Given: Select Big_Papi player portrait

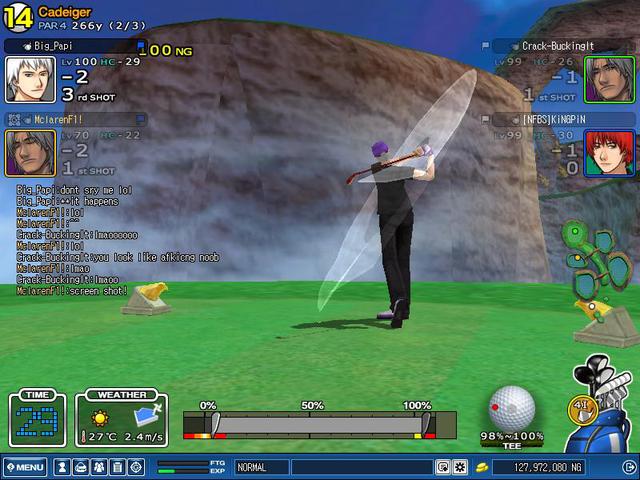Looking at the screenshot, I should [x=30, y=79].
